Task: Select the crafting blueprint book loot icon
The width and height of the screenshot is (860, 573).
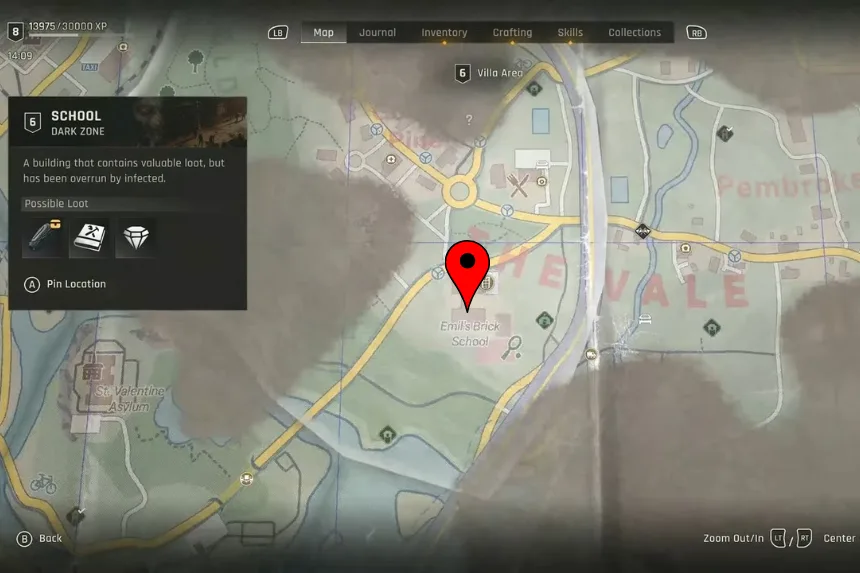Action: click(x=90, y=237)
